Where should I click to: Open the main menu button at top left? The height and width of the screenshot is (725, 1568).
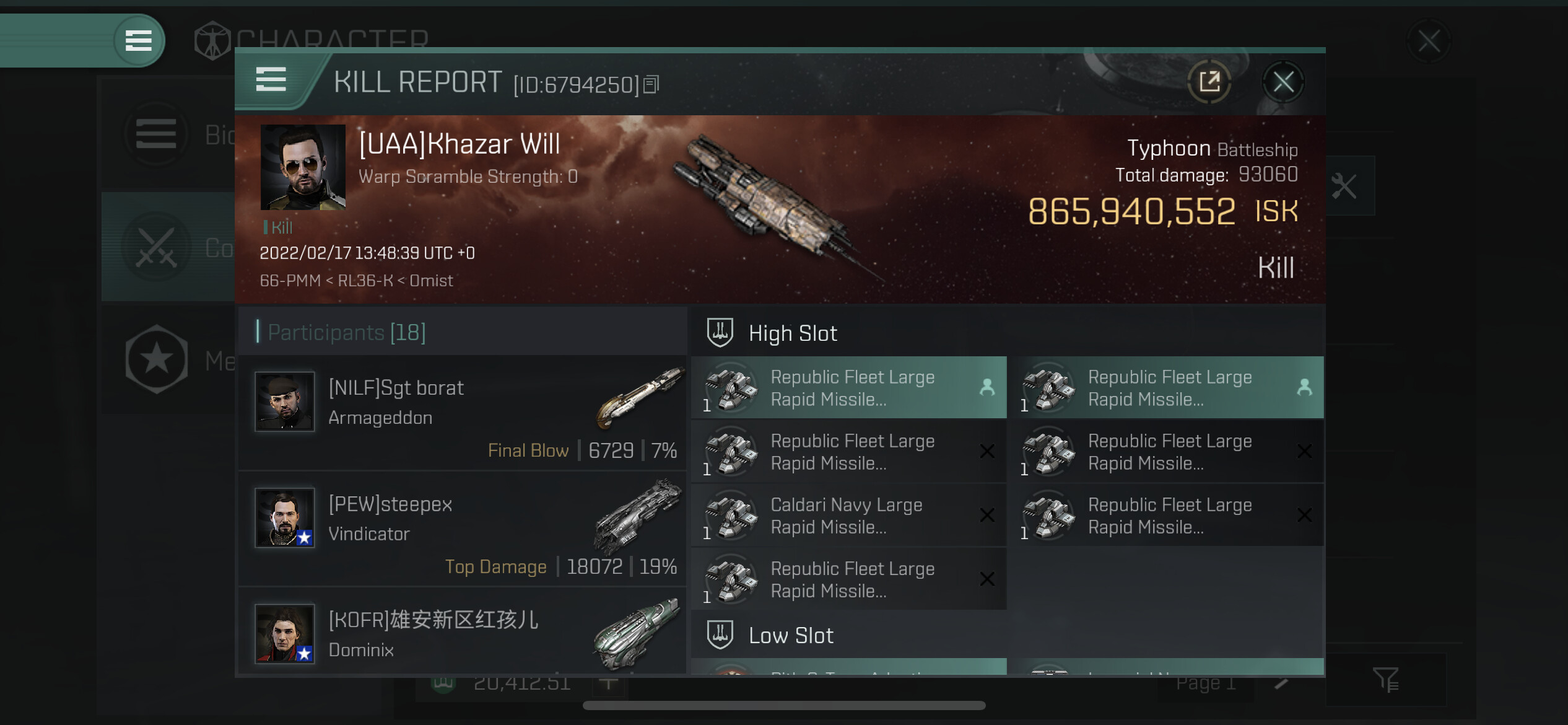[139, 41]
